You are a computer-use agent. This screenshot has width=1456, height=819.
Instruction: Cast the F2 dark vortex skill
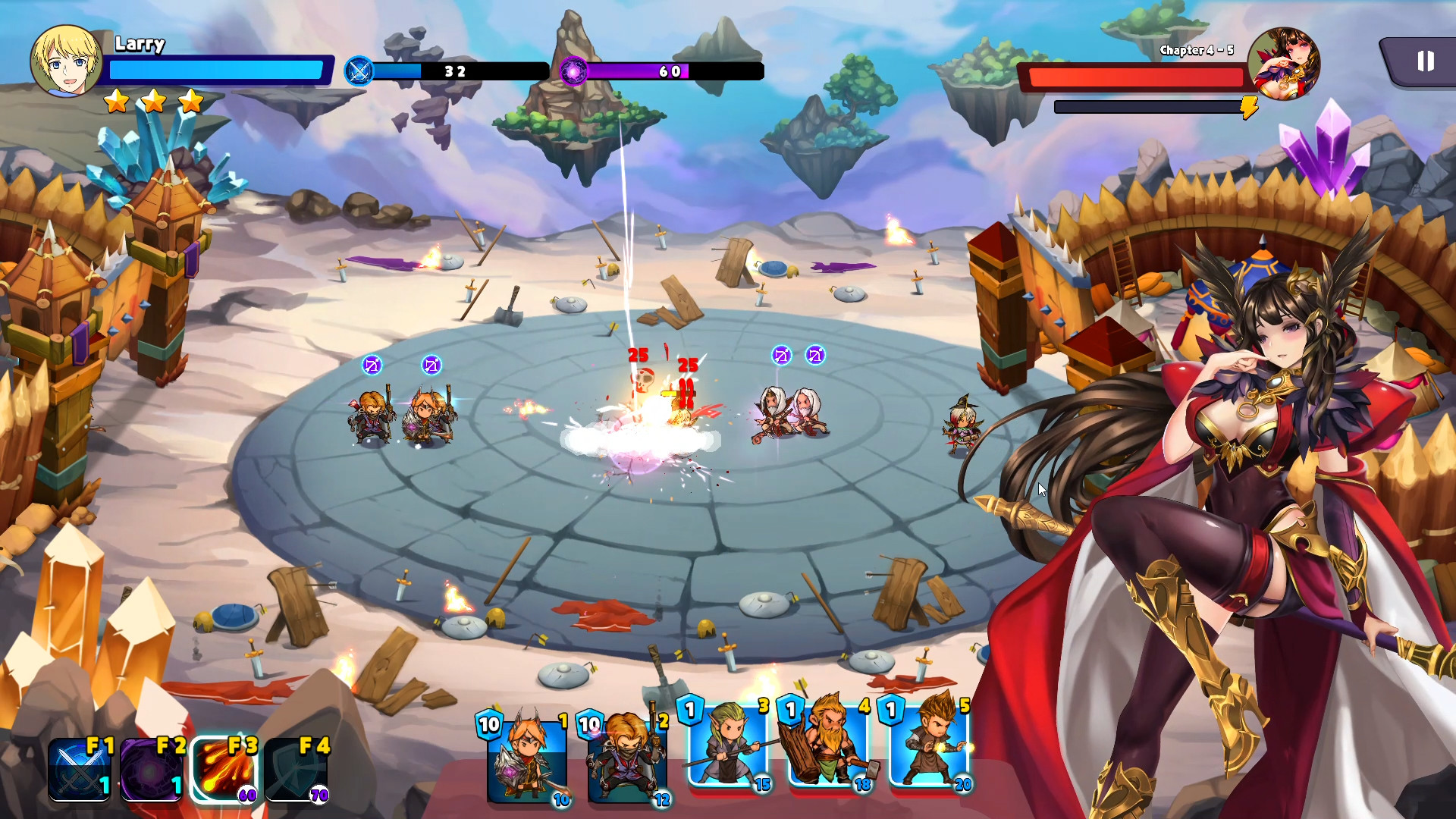[151, 770]
